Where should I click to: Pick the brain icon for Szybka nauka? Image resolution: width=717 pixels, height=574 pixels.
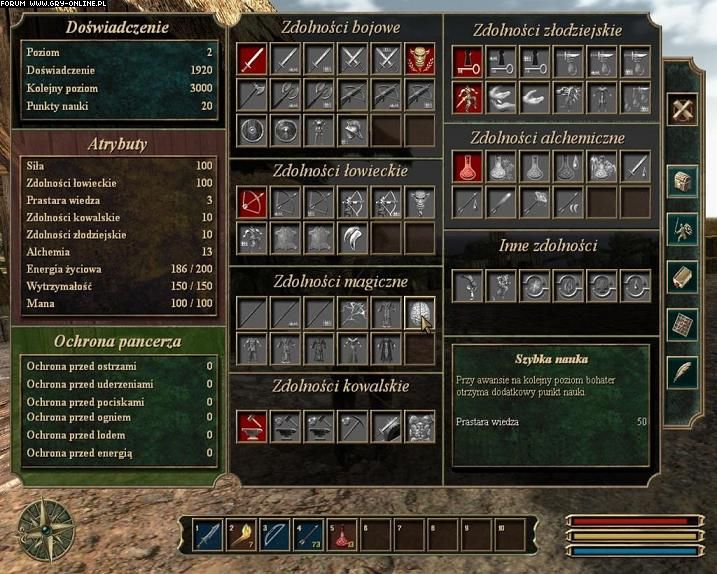click(x=419, y=313)
